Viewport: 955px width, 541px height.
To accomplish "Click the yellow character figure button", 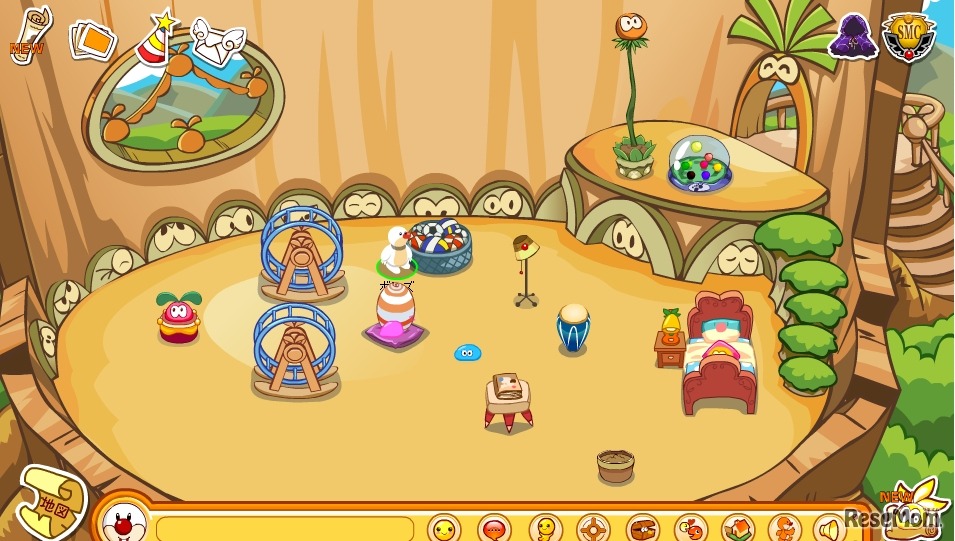I will pyautogui.click(x=544, y=527).
